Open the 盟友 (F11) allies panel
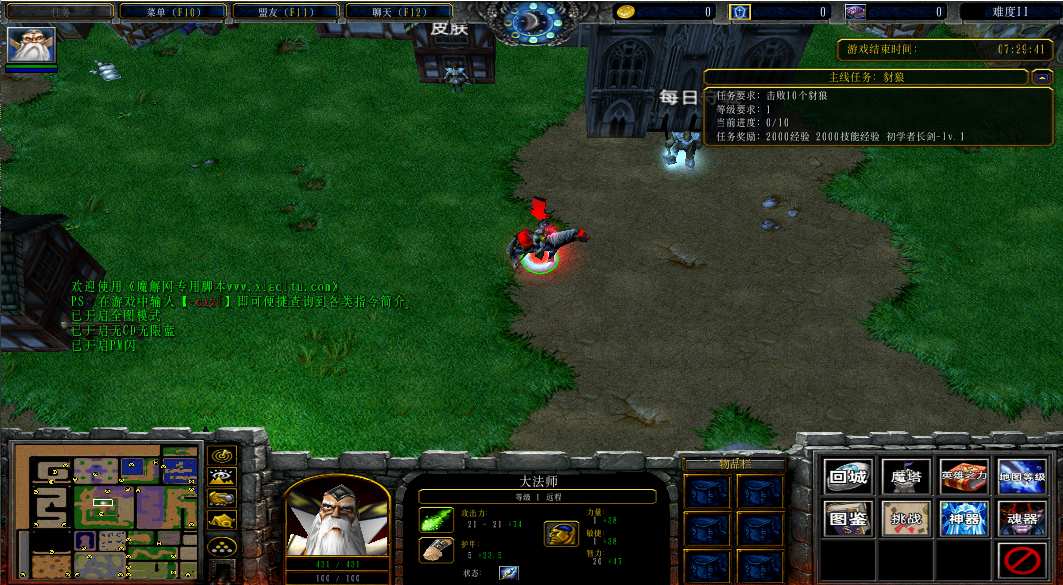Screen dimensions: 1063x585 286,12
